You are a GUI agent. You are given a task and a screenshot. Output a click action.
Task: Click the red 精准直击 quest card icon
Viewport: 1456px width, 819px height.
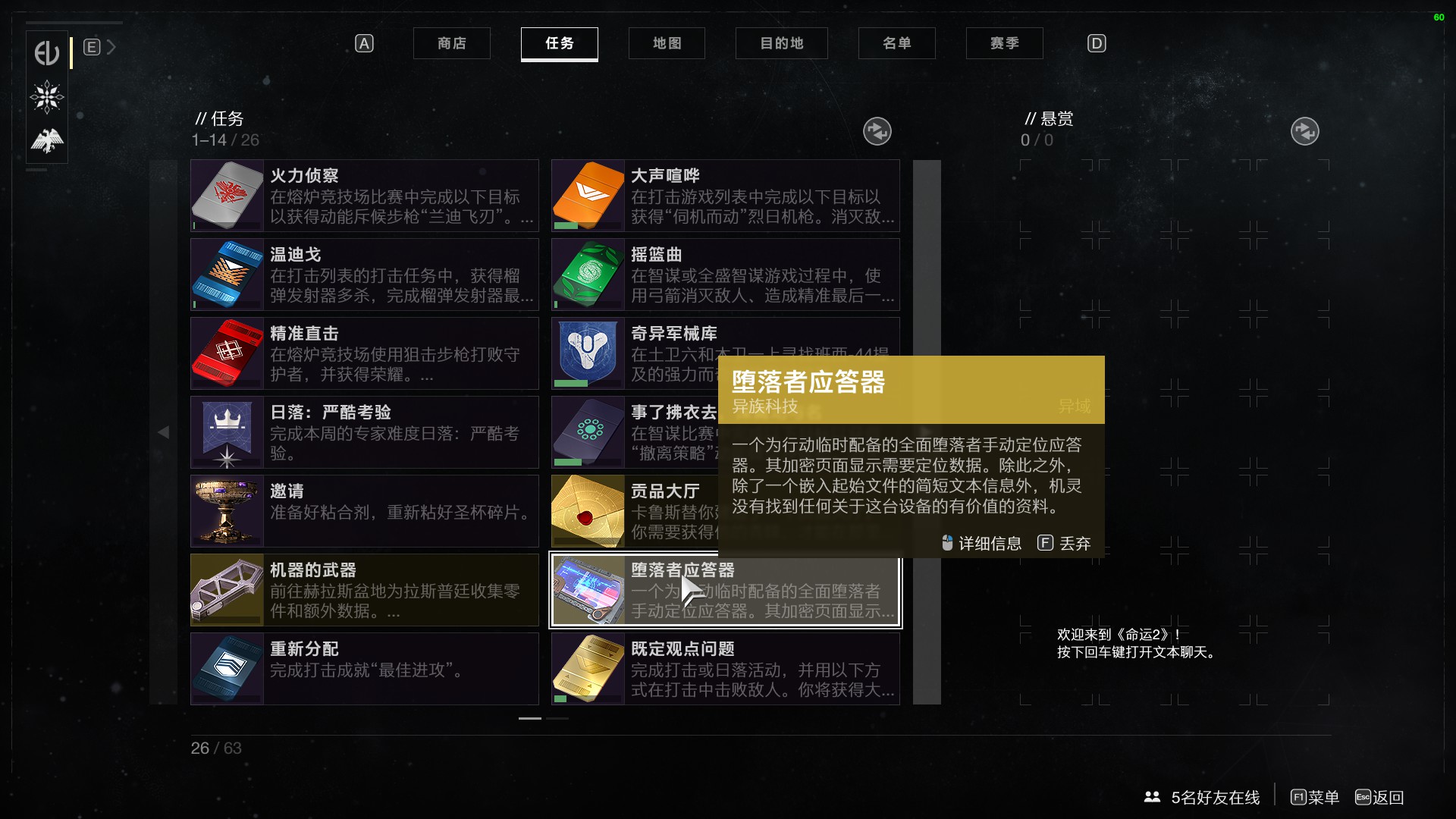pos(227,353)
